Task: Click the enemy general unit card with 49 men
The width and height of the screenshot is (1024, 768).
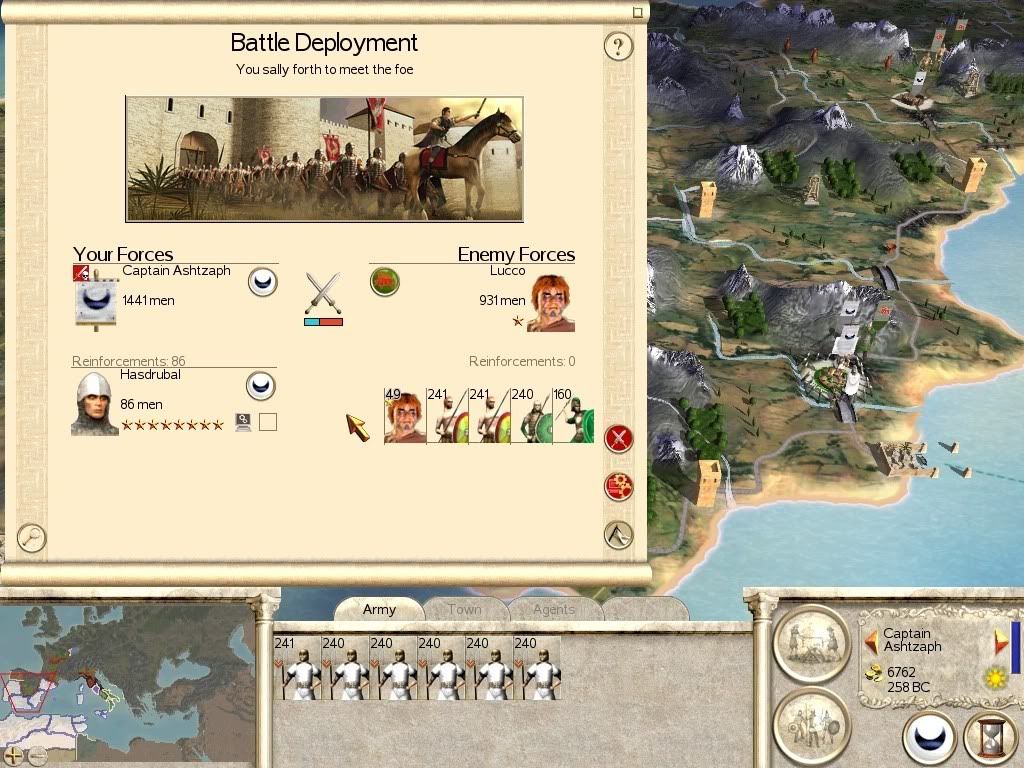Action: click(x=405, y=416)
